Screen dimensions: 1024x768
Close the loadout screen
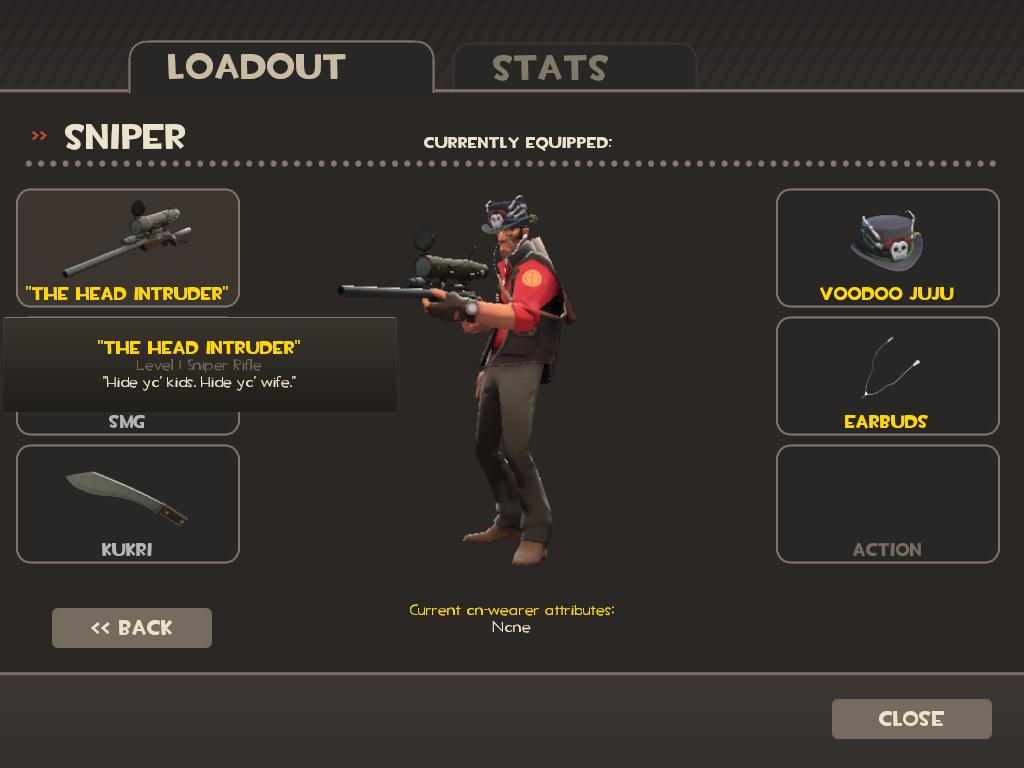coord(911,719)
